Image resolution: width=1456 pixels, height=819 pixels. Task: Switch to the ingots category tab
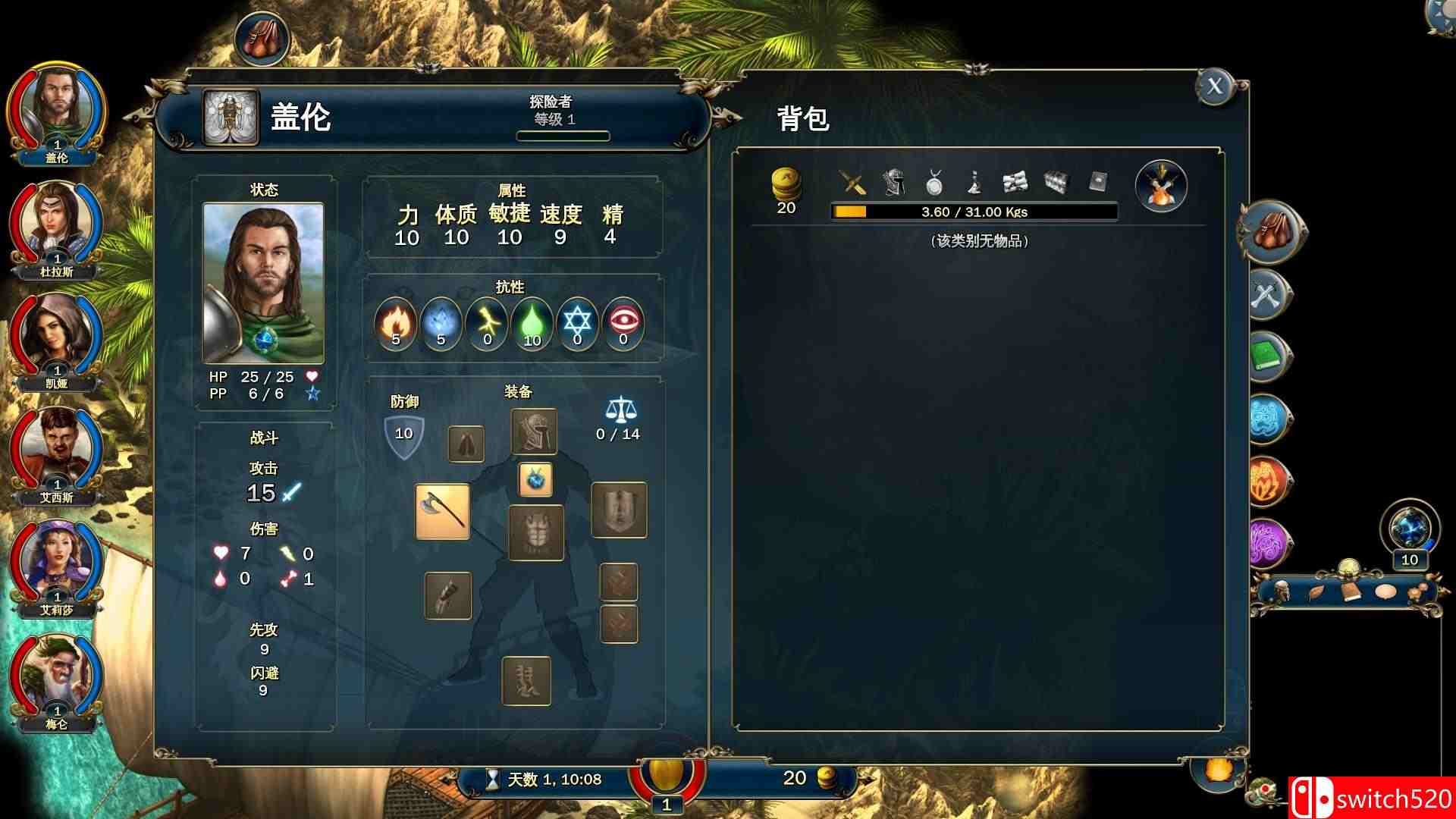pyautogui.click(x=1057, y=182)
